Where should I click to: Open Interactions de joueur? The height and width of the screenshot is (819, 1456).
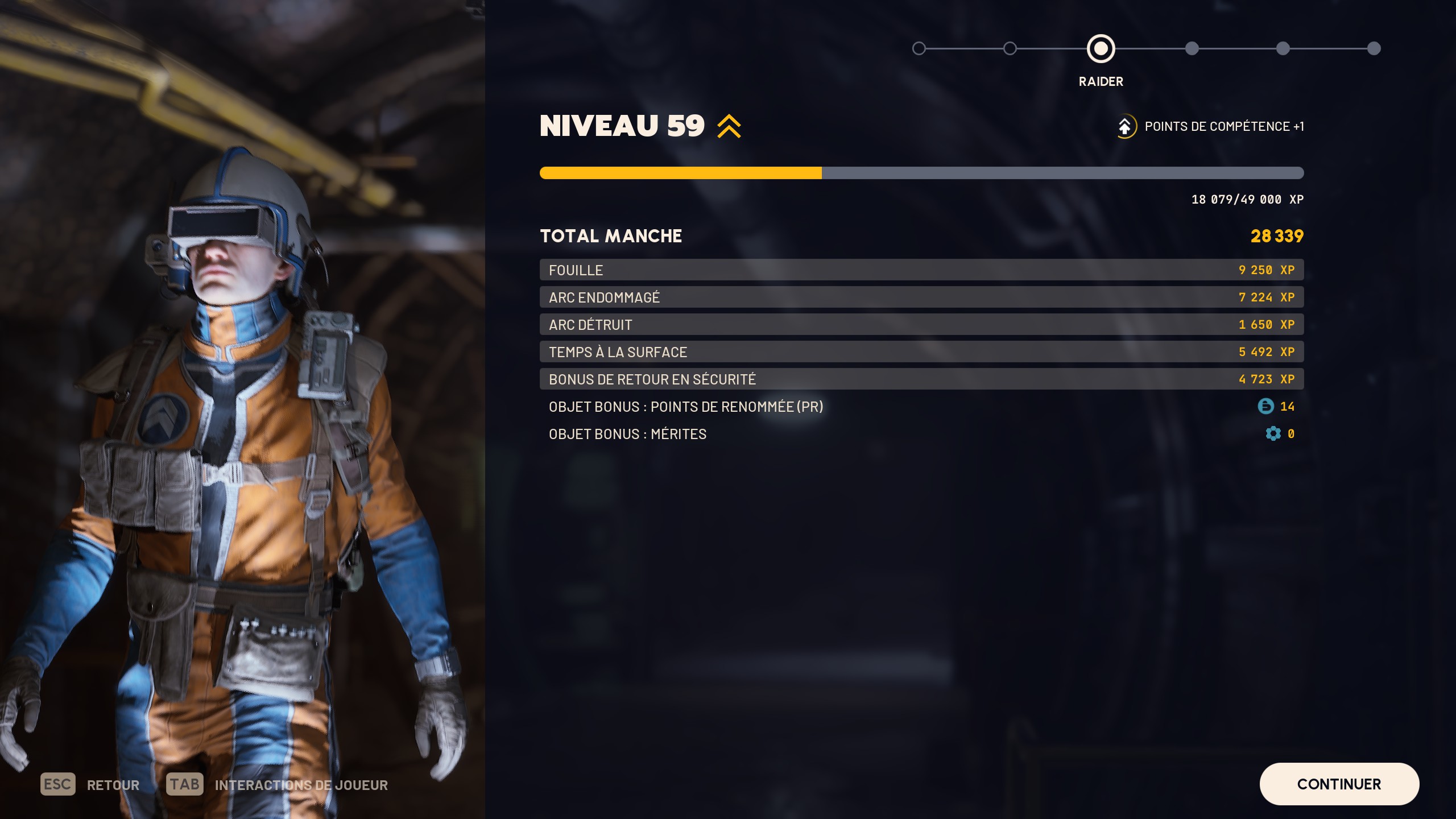[278, 785]
